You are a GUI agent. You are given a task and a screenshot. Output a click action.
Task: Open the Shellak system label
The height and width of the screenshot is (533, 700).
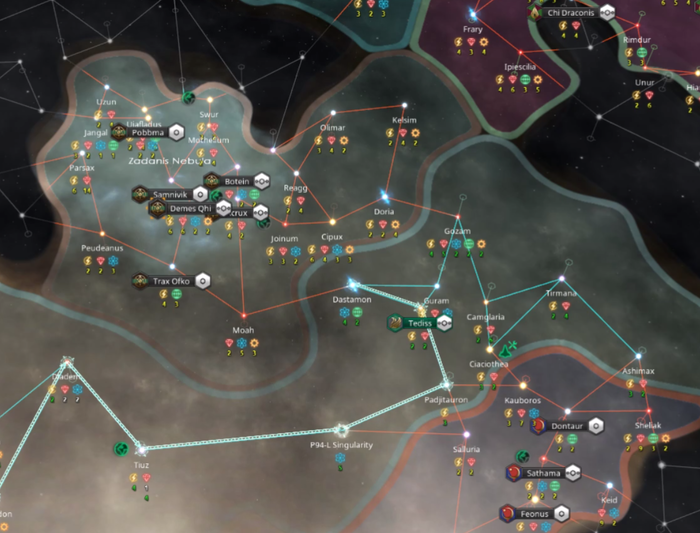click(647, 425)
